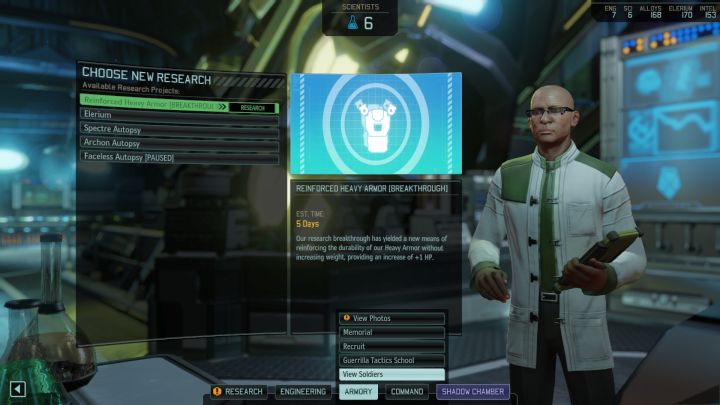The height and width of the screenshot is (405, 720).
Task: Visit the Memorial
Action: click(391, 332)
